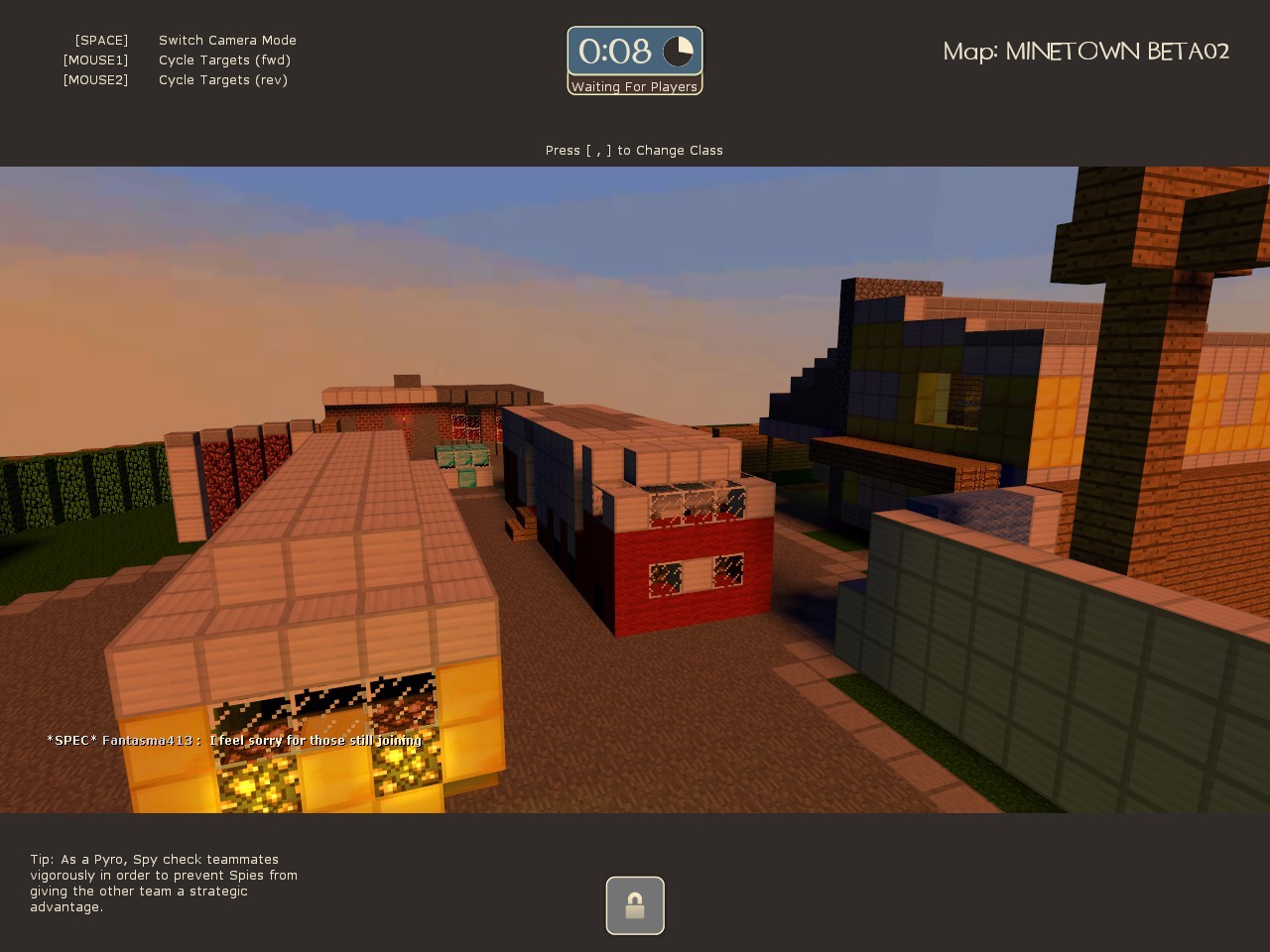Click the [SPACE] key binding indicator

click(100, 40)
